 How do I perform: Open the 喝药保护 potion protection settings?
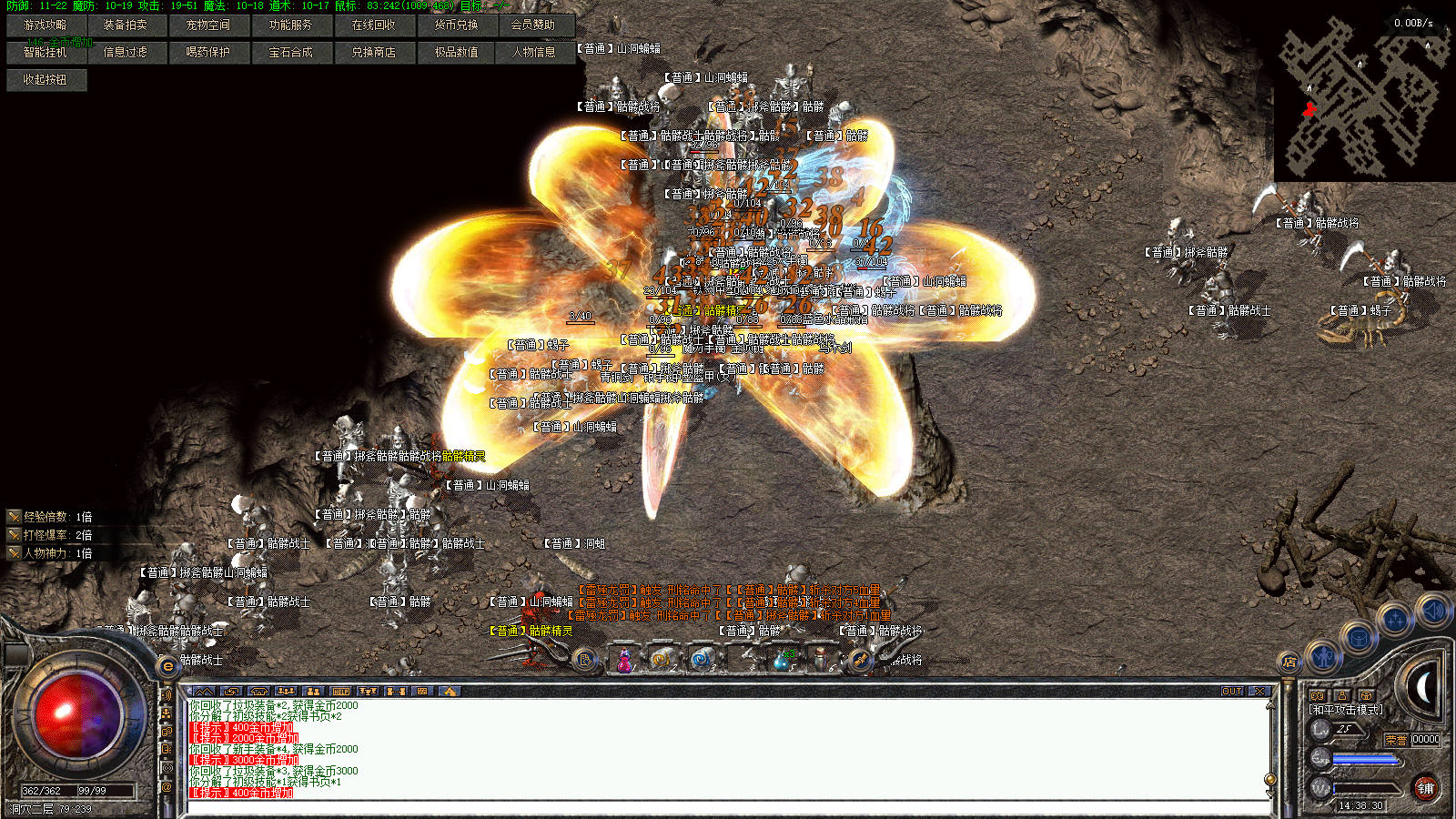pyautogui.click(x=208, y=53)
